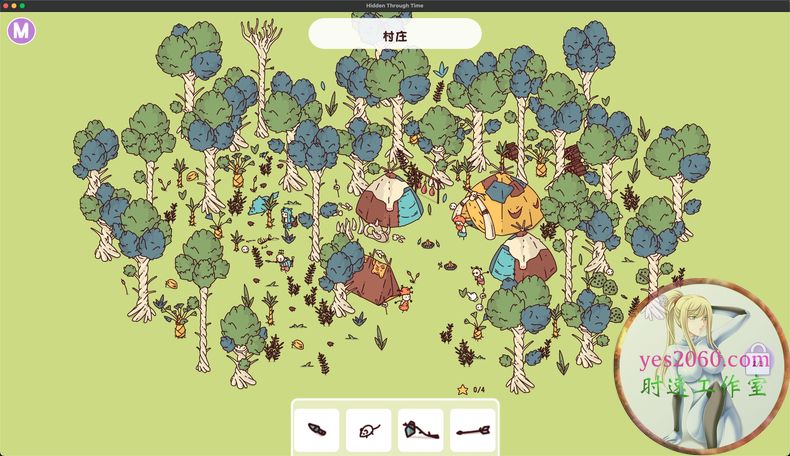Screen dimensions: 790x456
Task: Pick the hanging pouch on branch slot
Action: click(420, 430)
